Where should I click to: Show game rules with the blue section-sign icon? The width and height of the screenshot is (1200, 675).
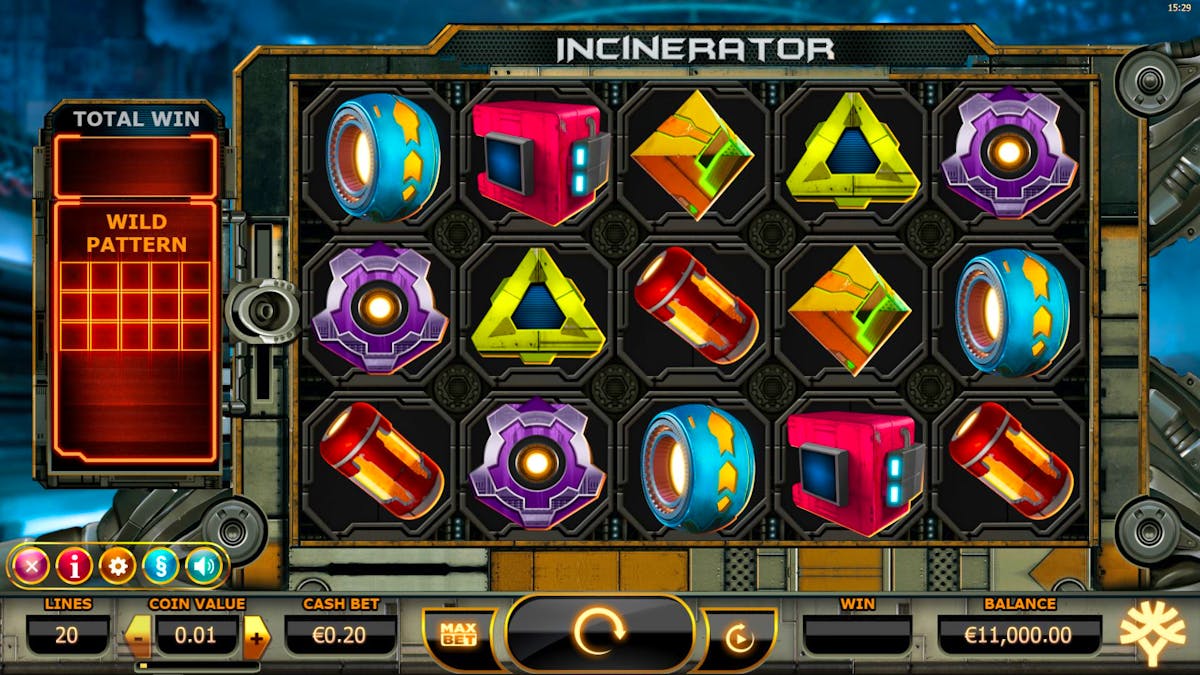click(160, 566)
